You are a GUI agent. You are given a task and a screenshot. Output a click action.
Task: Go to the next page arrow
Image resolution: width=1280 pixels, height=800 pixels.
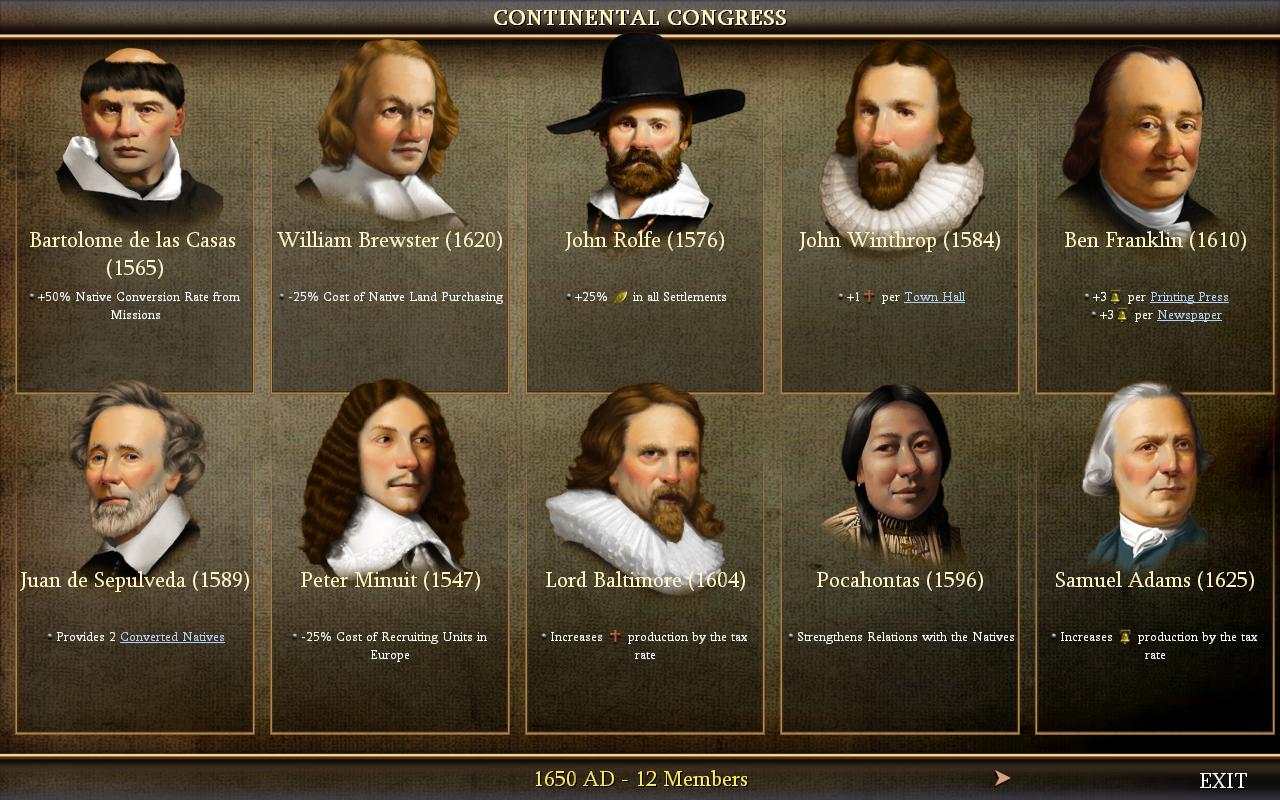(1002, 778)
